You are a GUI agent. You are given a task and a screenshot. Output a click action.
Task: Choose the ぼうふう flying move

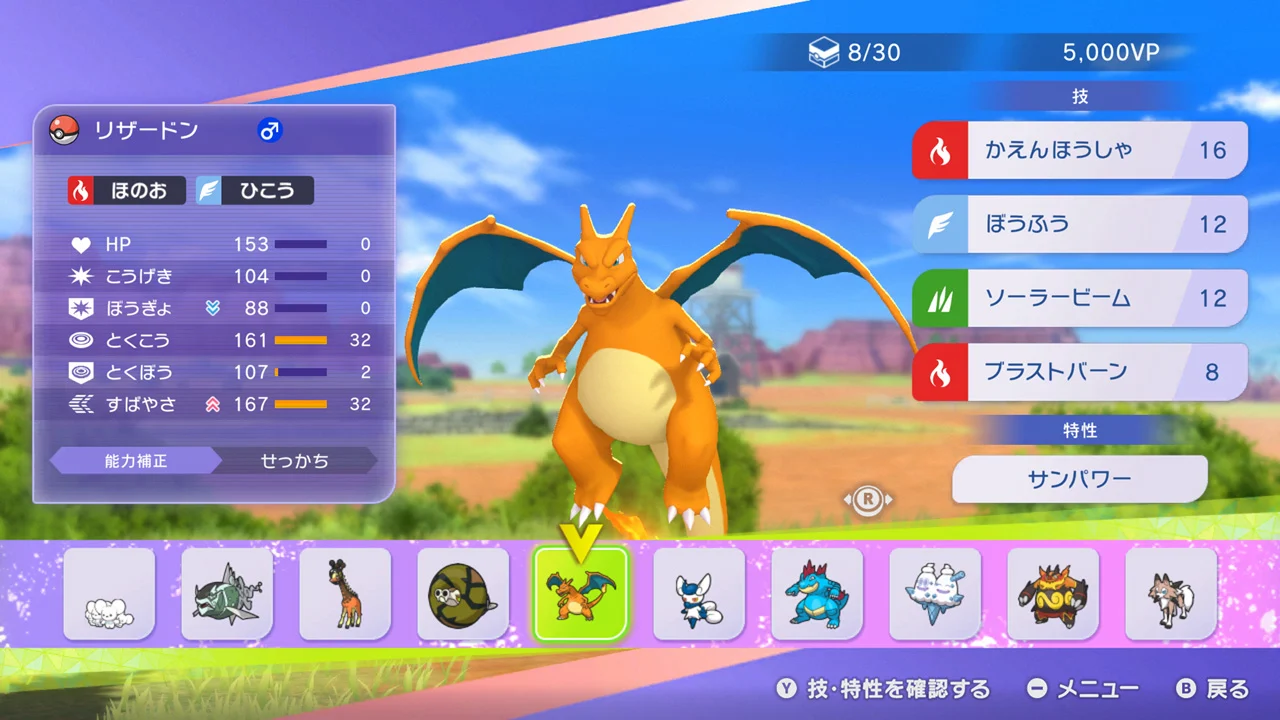(x=1079, y=224)
